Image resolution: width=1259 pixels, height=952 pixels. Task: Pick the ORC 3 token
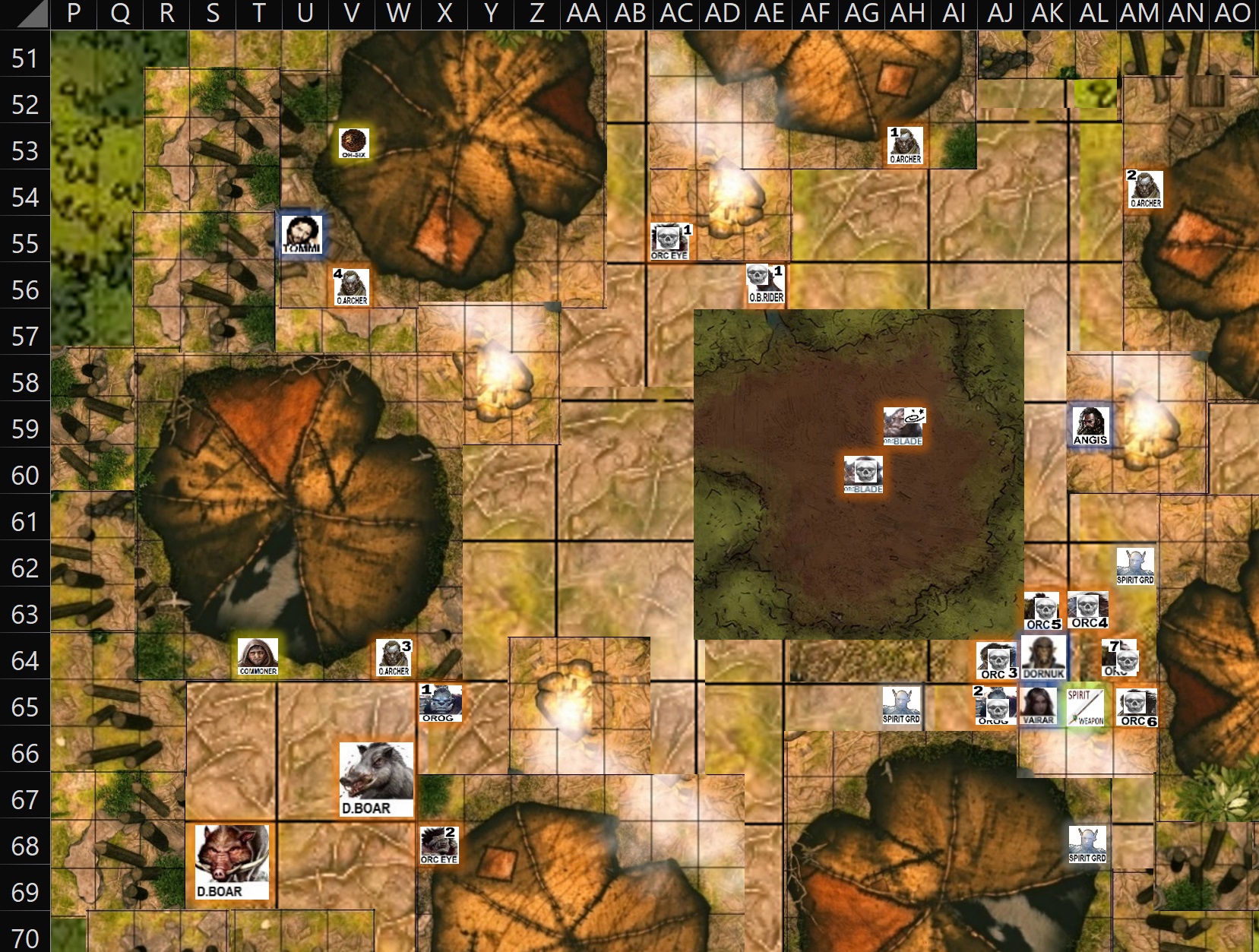click(x=997, y=660)
